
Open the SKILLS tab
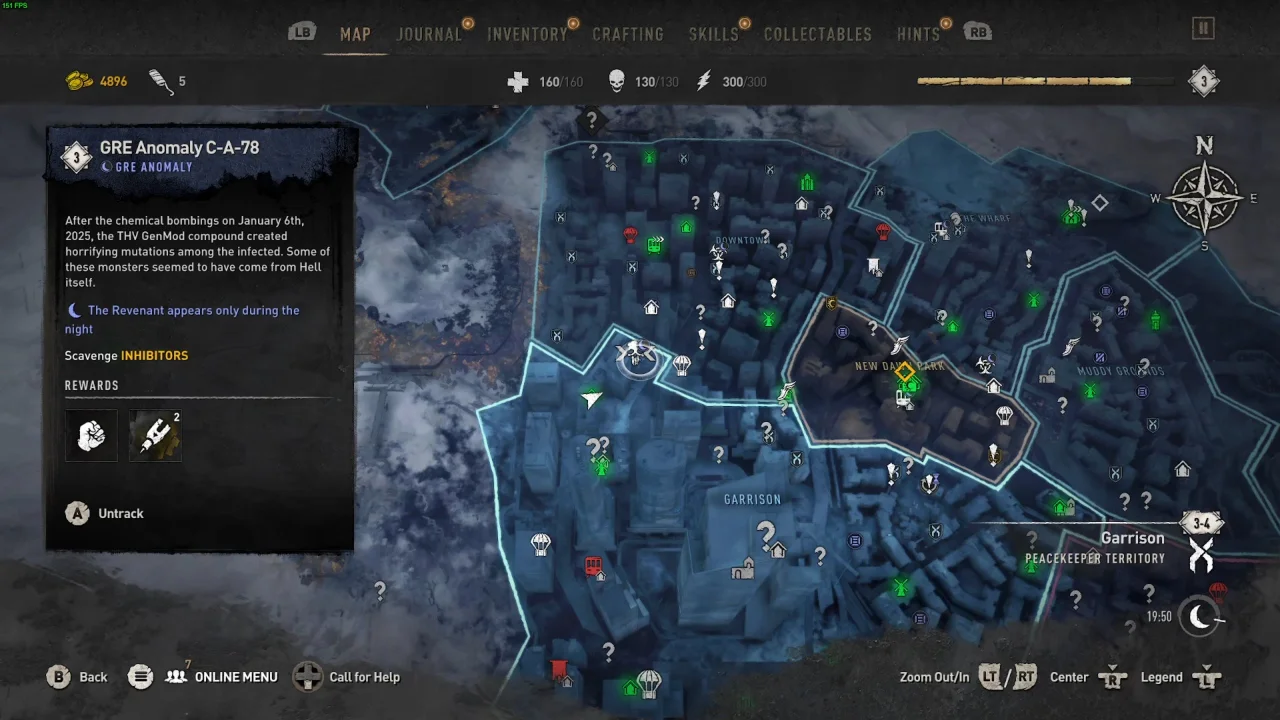tap(712, 33)
